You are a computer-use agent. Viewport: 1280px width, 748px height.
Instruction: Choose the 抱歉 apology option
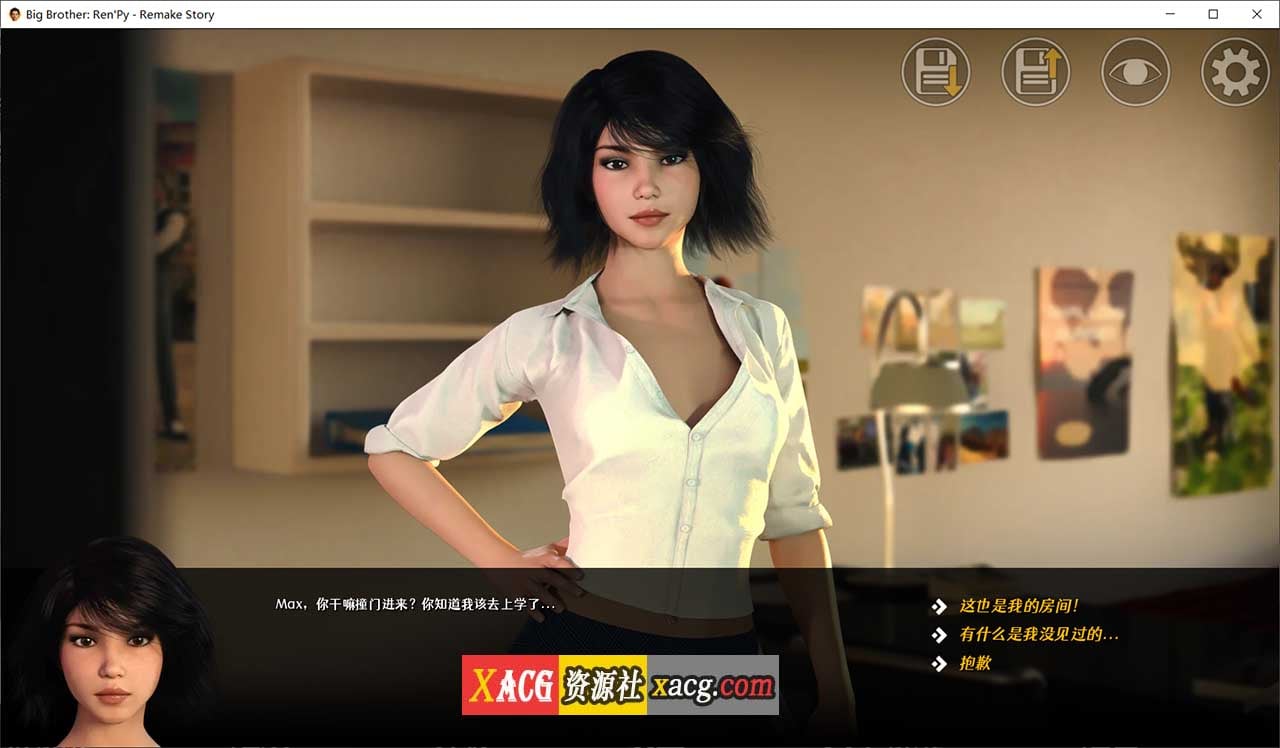(x=977, y=663)
